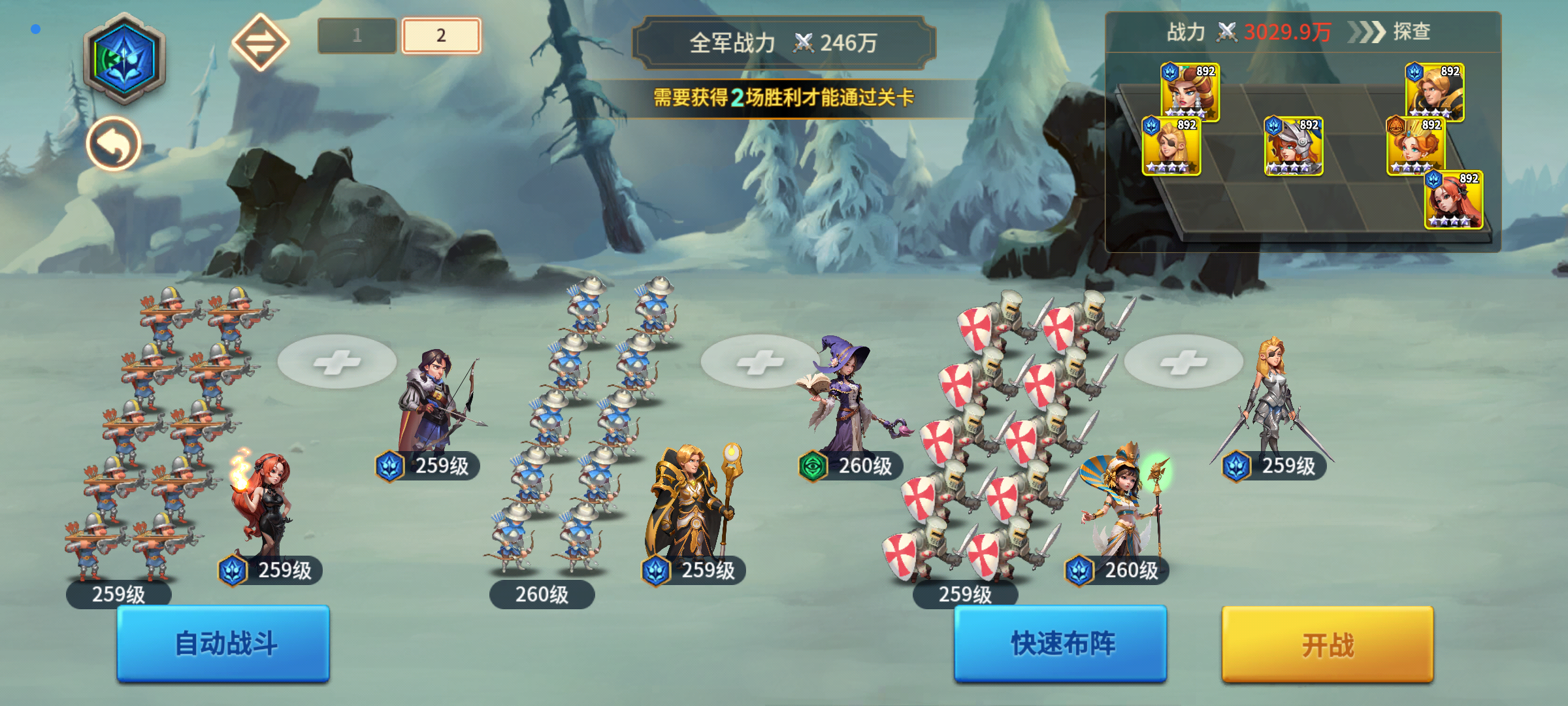Click the undo arrow to reset deployment
Viewport: 1568px width, 706px height.
112,144
